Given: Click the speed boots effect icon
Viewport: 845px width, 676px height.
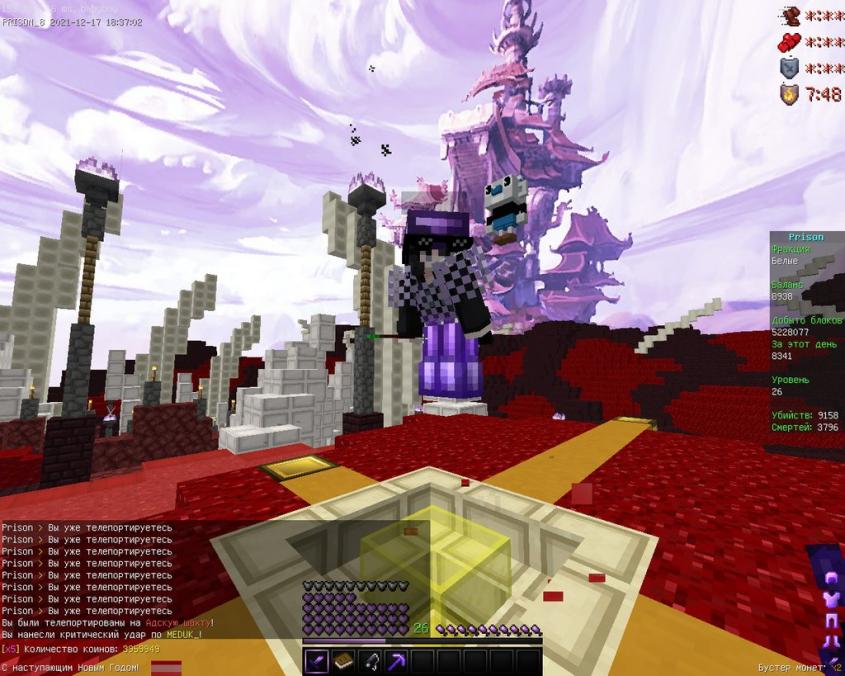Looking at the screenshot, I should coord(791,16).
